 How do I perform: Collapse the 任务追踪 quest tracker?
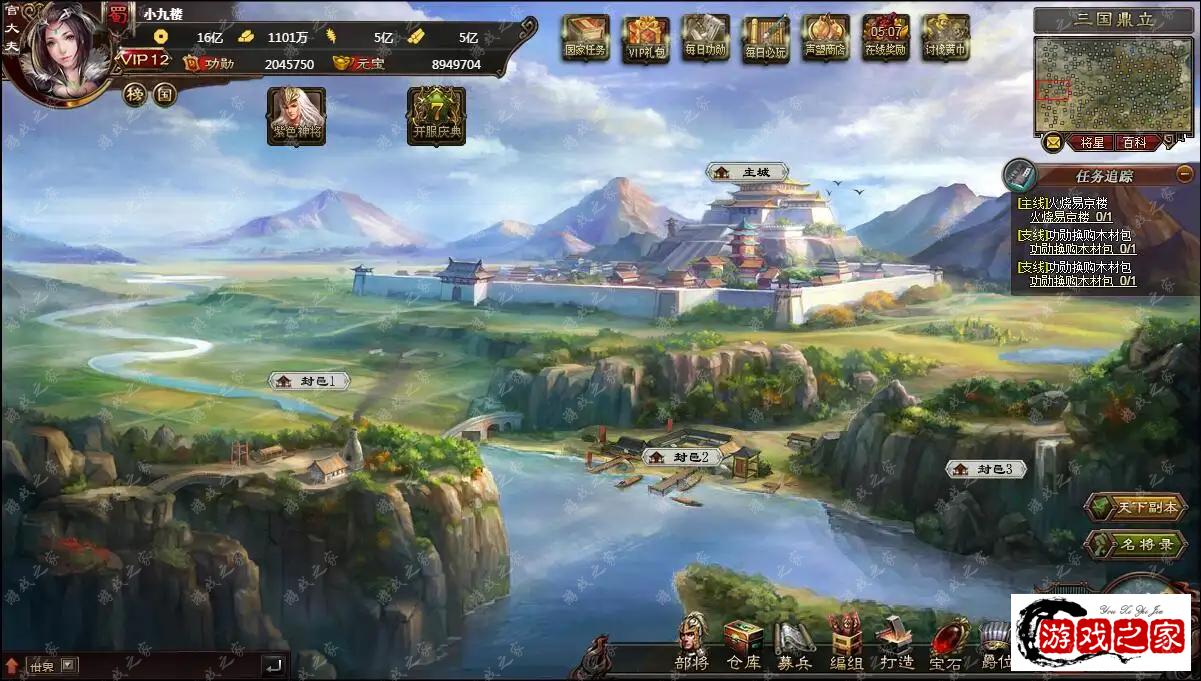[x=1185, y=173]
